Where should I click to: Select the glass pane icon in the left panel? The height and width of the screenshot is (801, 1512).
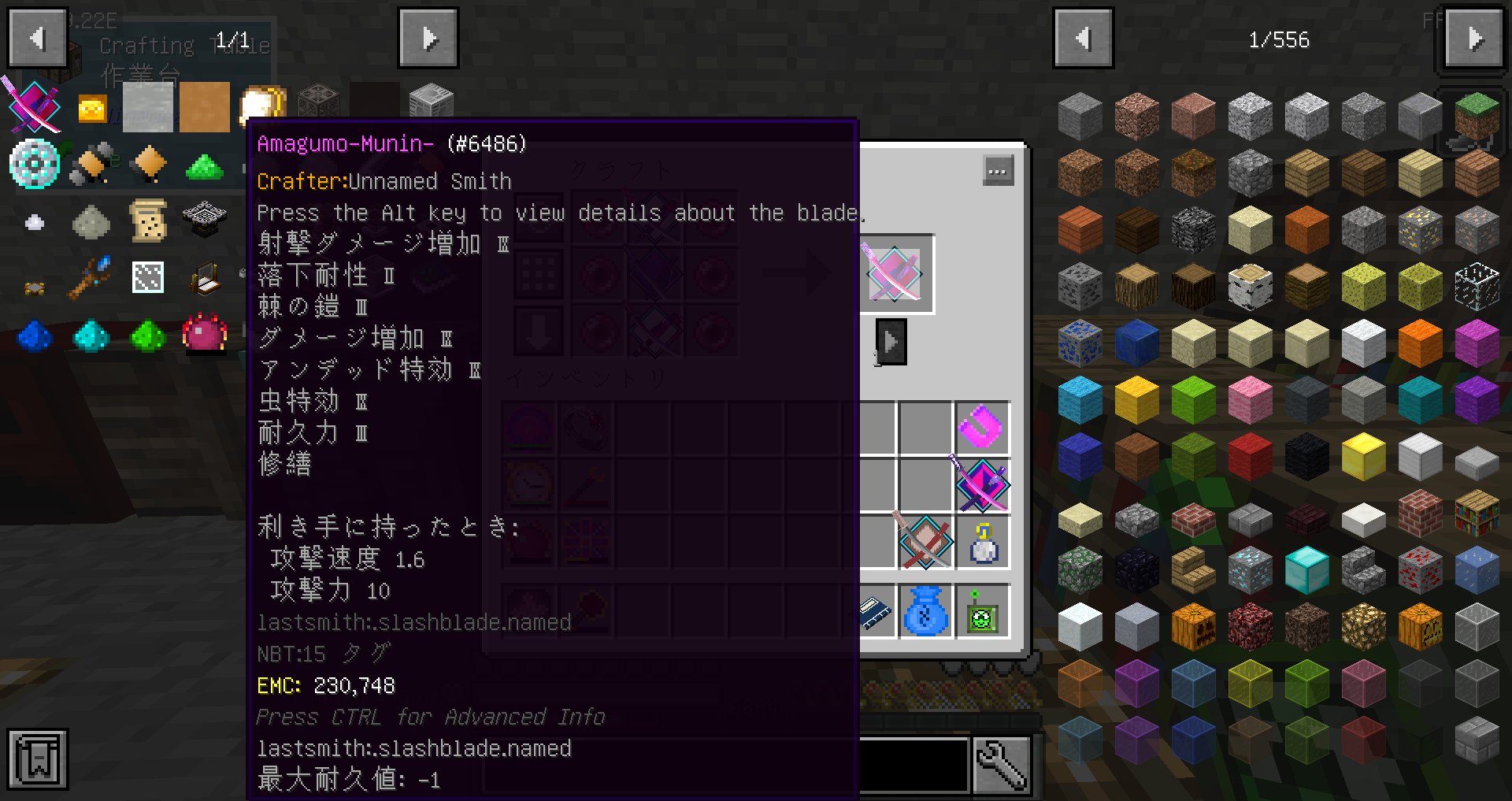(147, 278)
